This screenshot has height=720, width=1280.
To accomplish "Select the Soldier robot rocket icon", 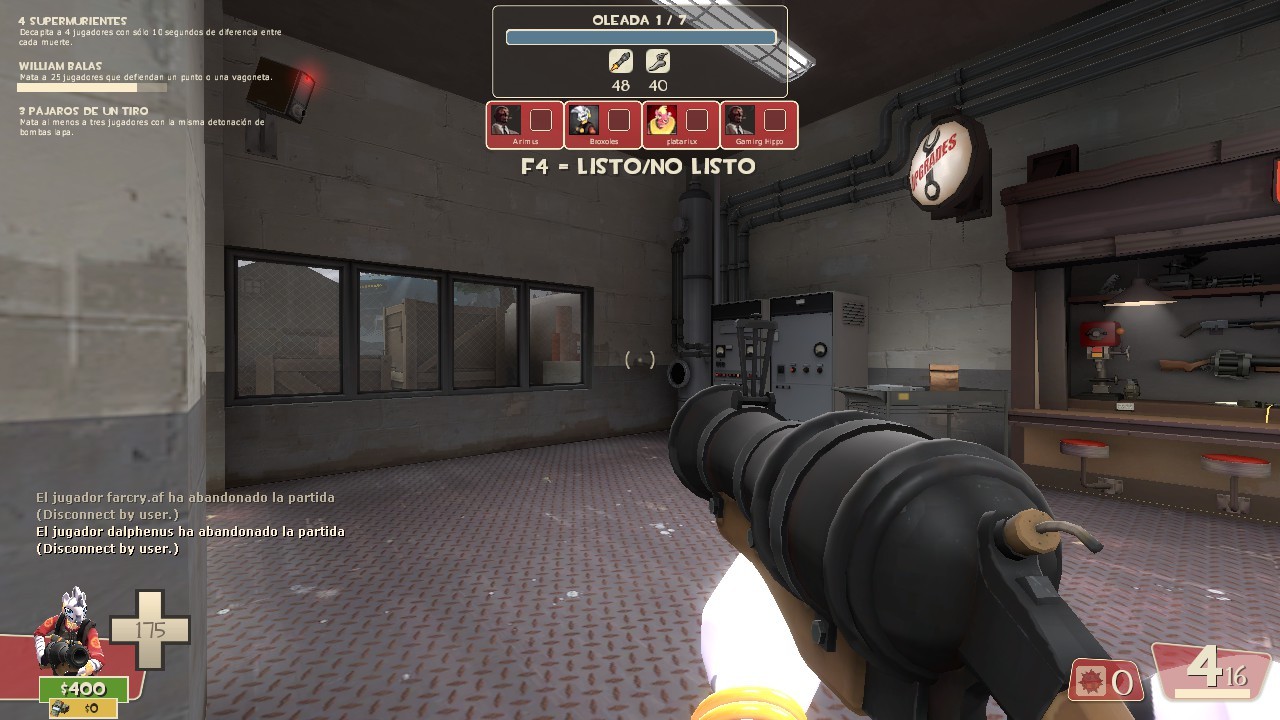I will click(619, 61).
